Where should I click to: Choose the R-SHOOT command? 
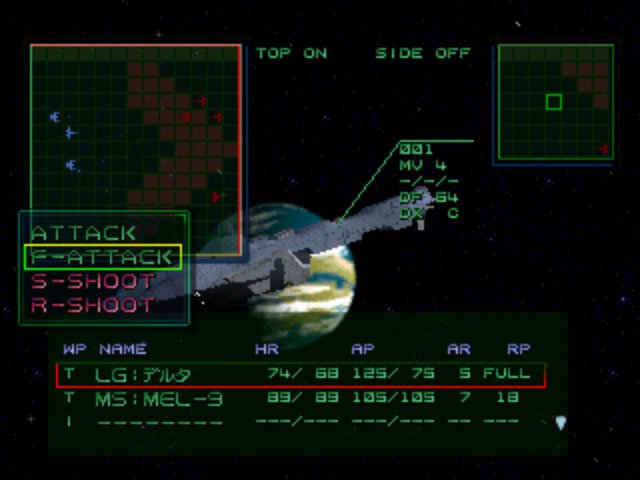click(x=93, y=305)
